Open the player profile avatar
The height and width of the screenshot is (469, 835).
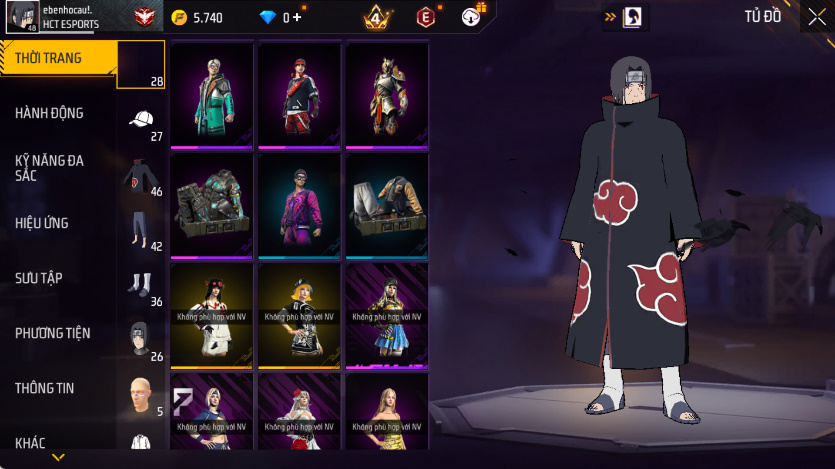[x=23, y=16]
